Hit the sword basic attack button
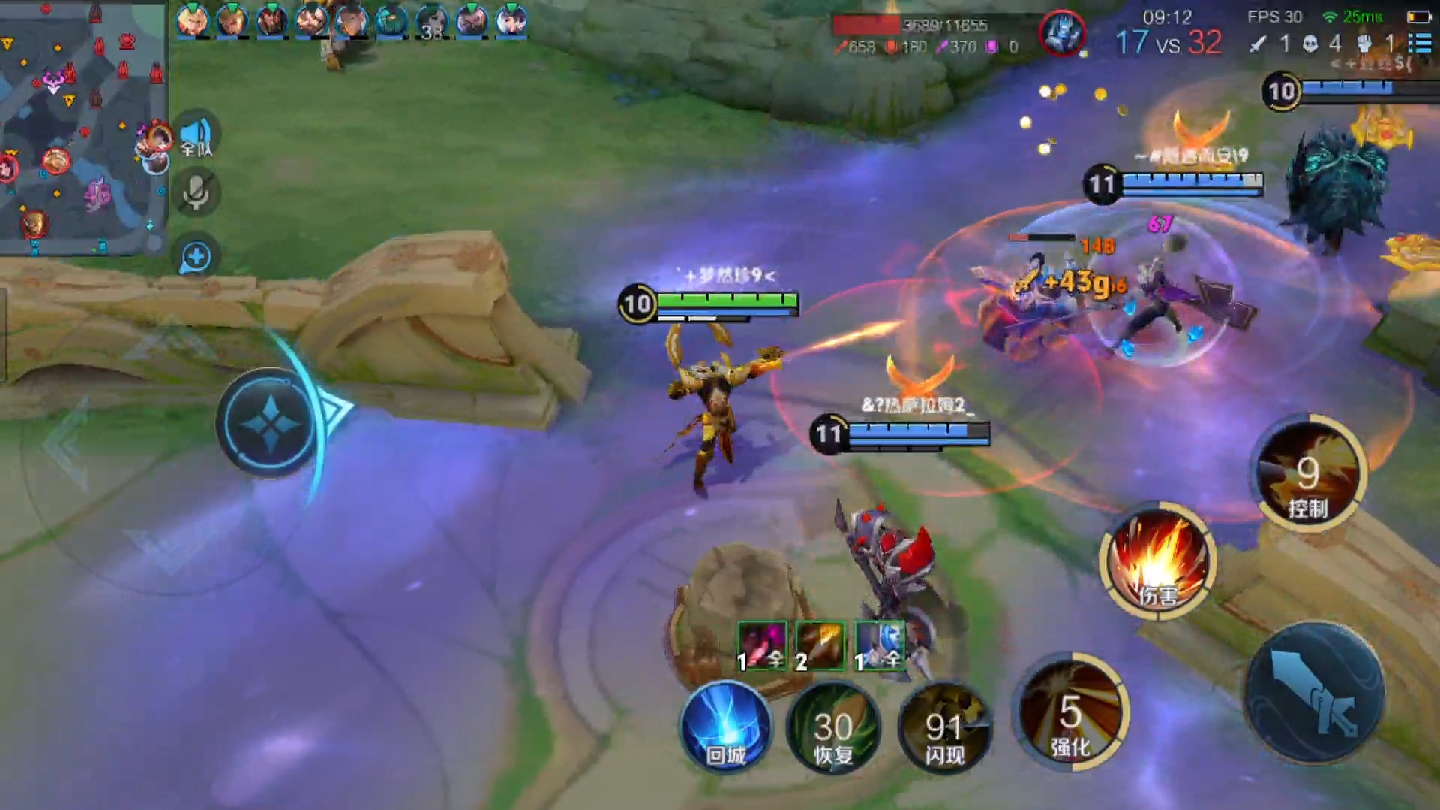1440x810 pixels. point(1314,692)
